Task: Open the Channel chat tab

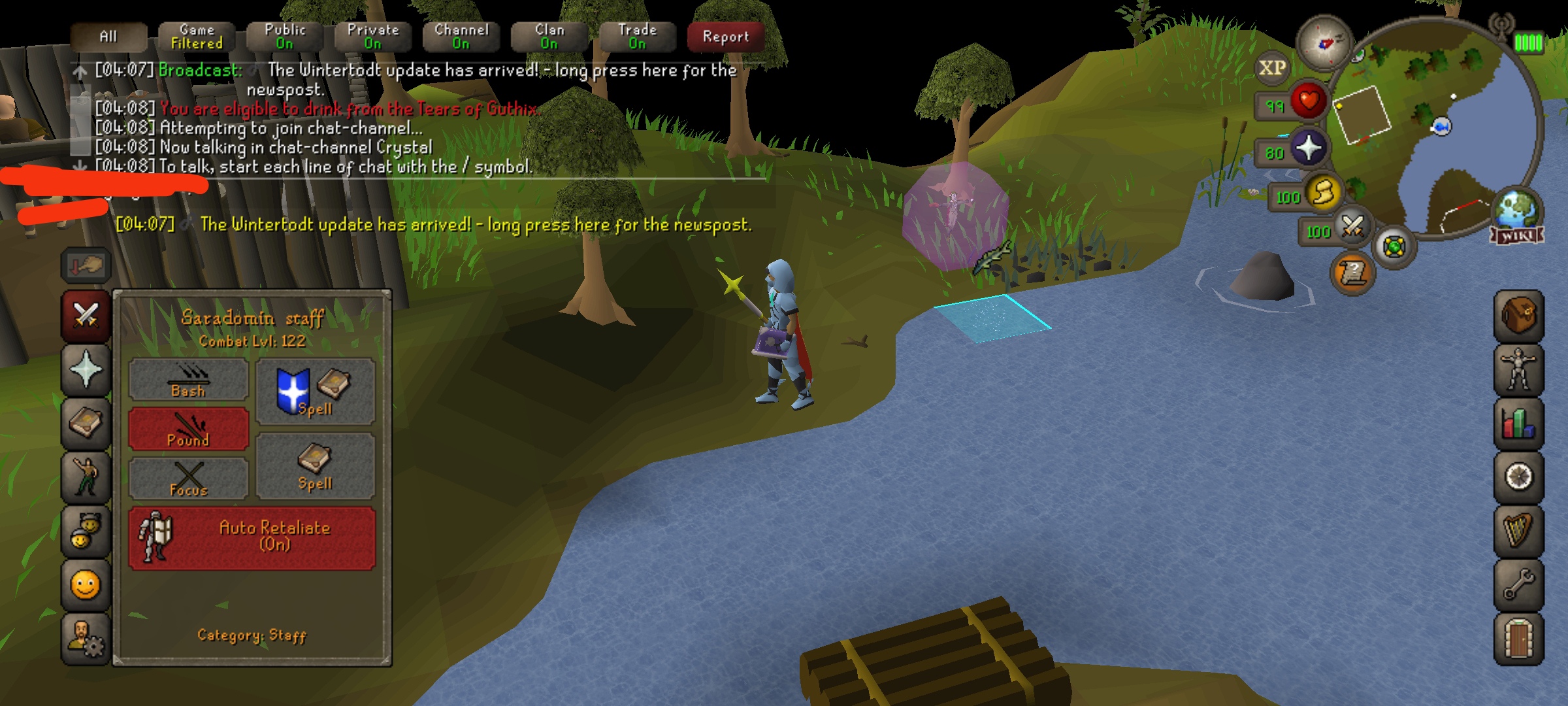Action: (x=461, y=37)
